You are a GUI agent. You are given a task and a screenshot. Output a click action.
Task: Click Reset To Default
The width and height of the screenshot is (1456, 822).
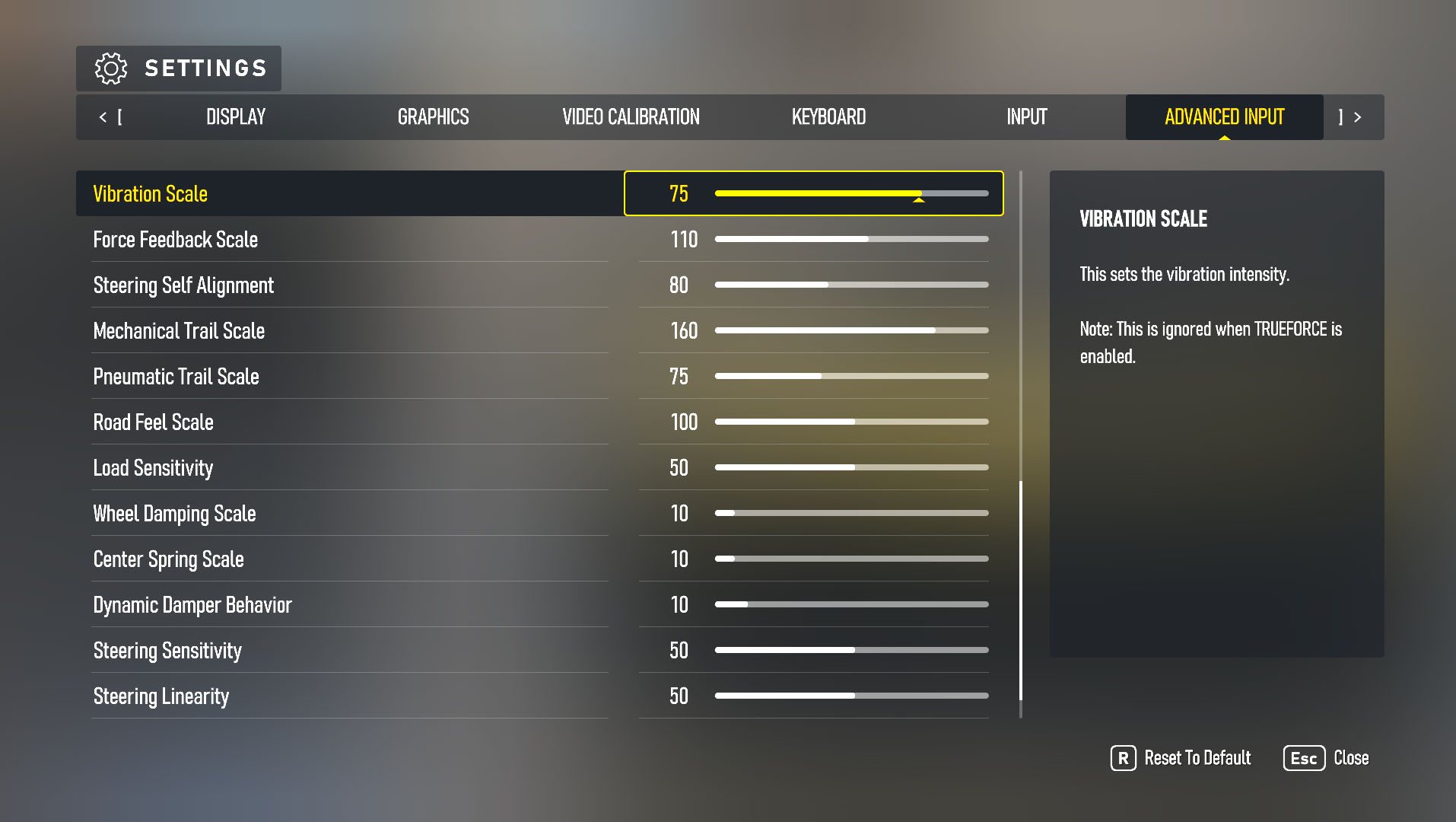(x=1197, y=758)
